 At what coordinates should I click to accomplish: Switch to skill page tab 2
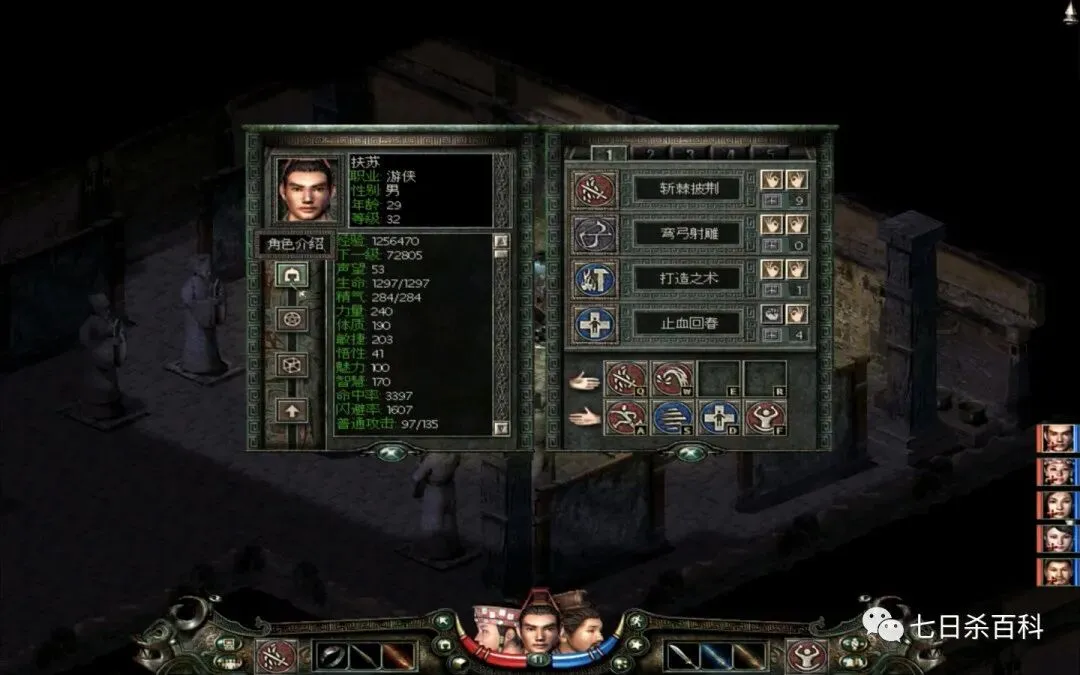pyautogui.click(x=648, y=153)
